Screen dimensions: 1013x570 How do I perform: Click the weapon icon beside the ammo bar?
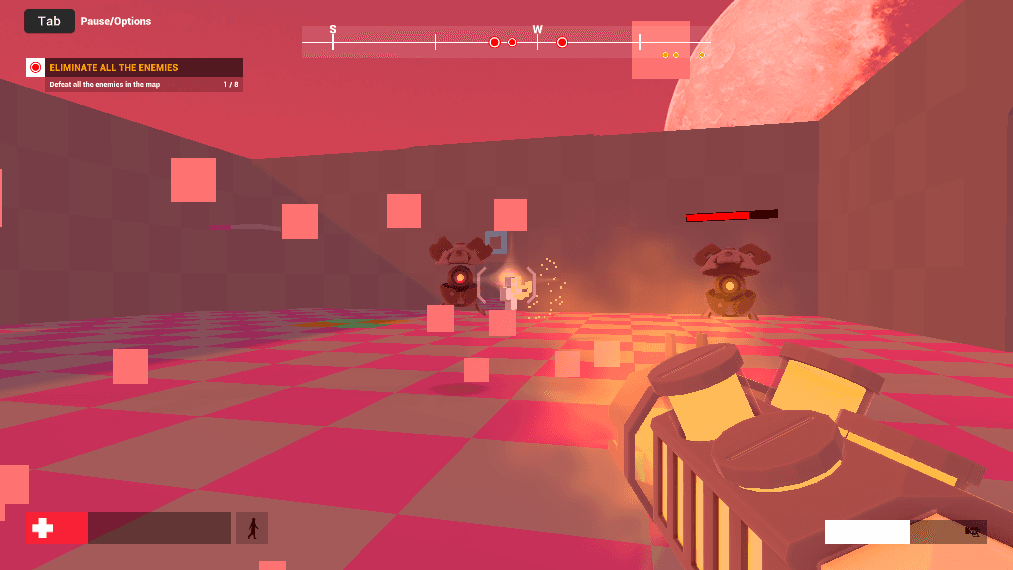pyautogui.click(x=972, y=532)
